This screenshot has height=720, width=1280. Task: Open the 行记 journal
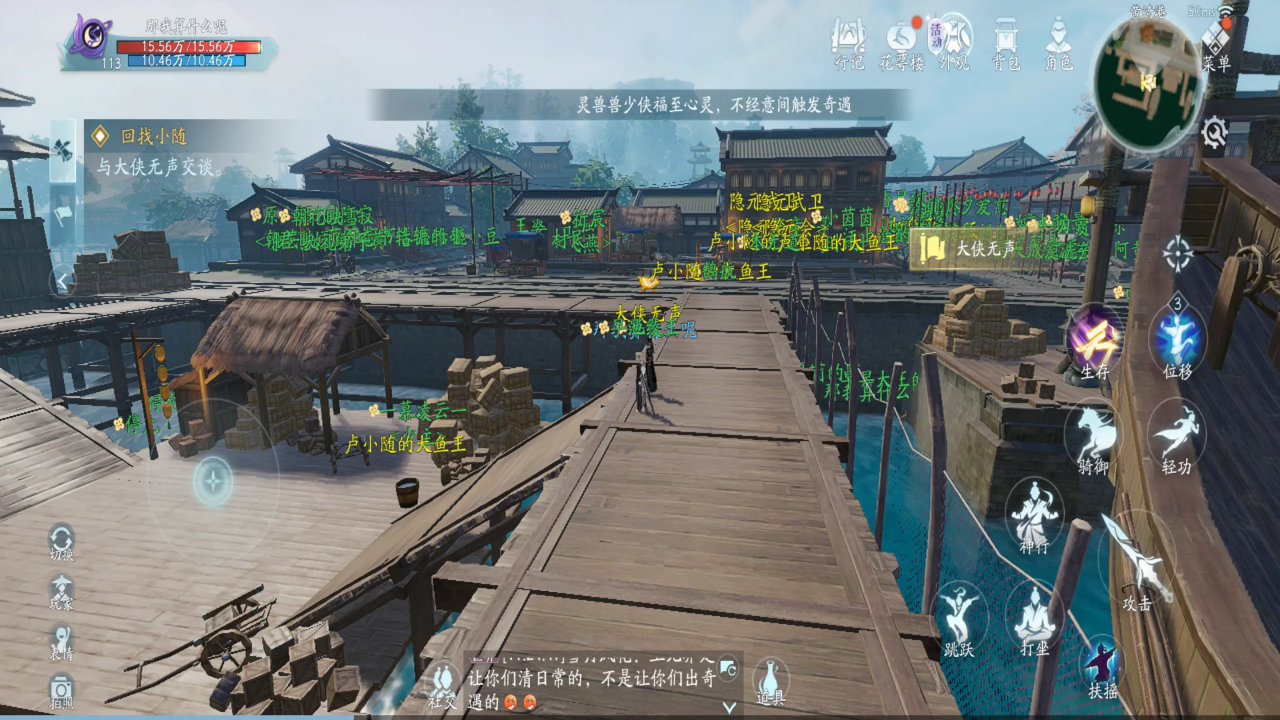point(849,43)
